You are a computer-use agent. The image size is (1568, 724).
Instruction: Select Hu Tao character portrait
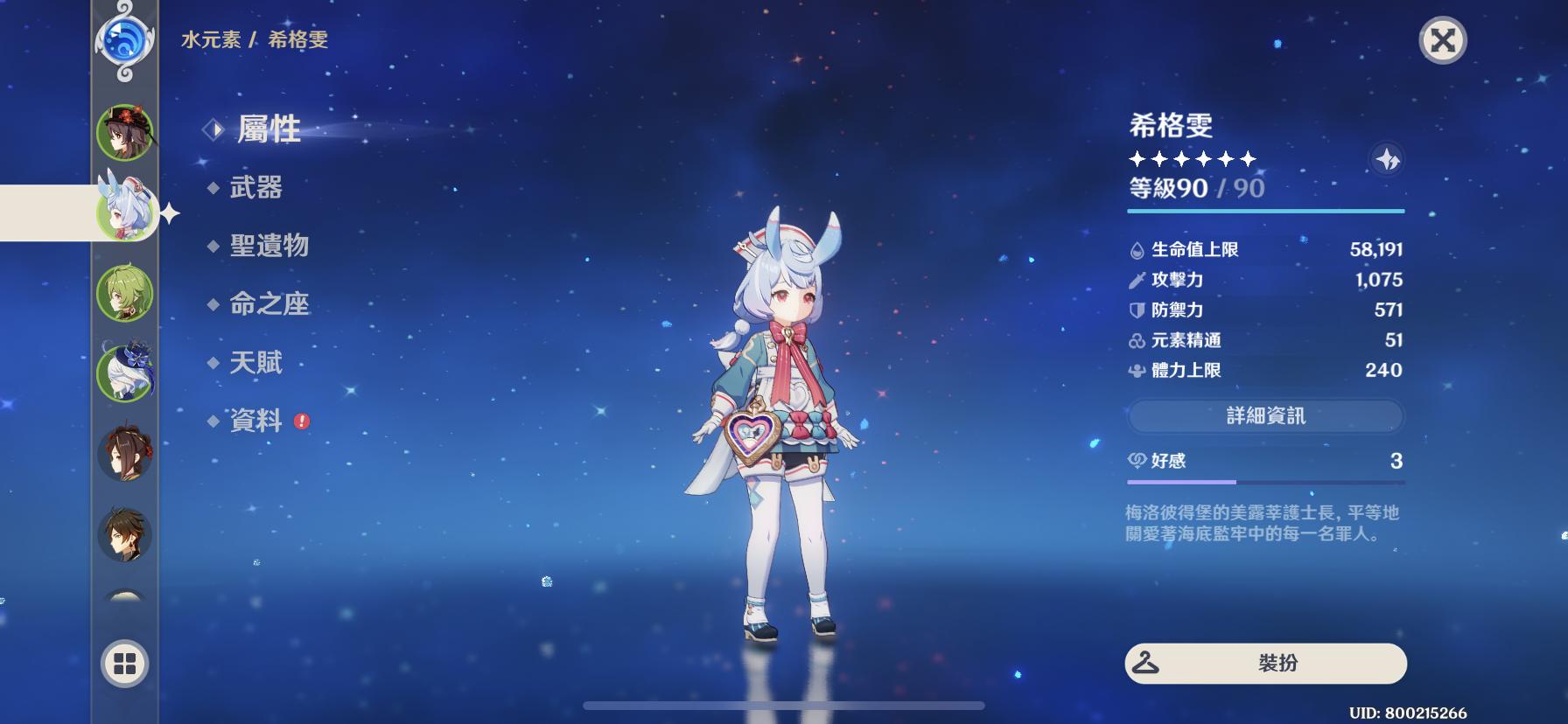pyautogui.click(x=125, y=133)
